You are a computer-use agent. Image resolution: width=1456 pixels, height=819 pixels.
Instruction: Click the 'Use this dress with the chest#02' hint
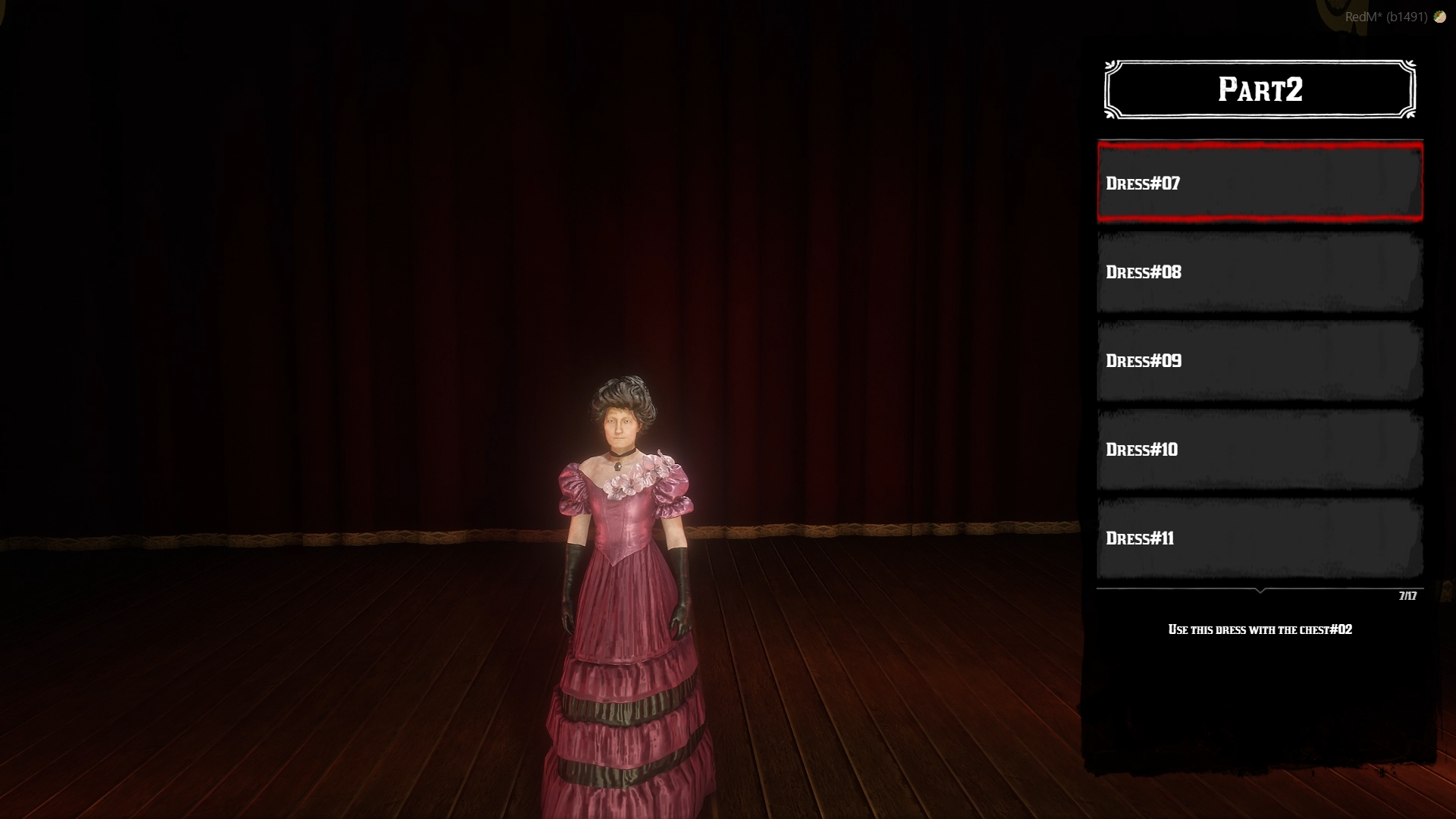(1261, 629)
